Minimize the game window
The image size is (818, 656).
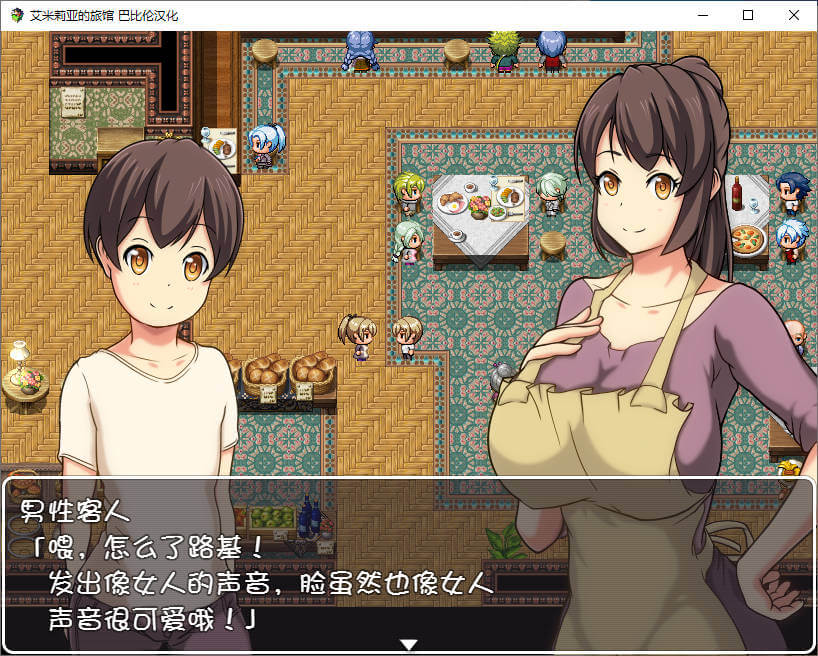click(702, 15)
